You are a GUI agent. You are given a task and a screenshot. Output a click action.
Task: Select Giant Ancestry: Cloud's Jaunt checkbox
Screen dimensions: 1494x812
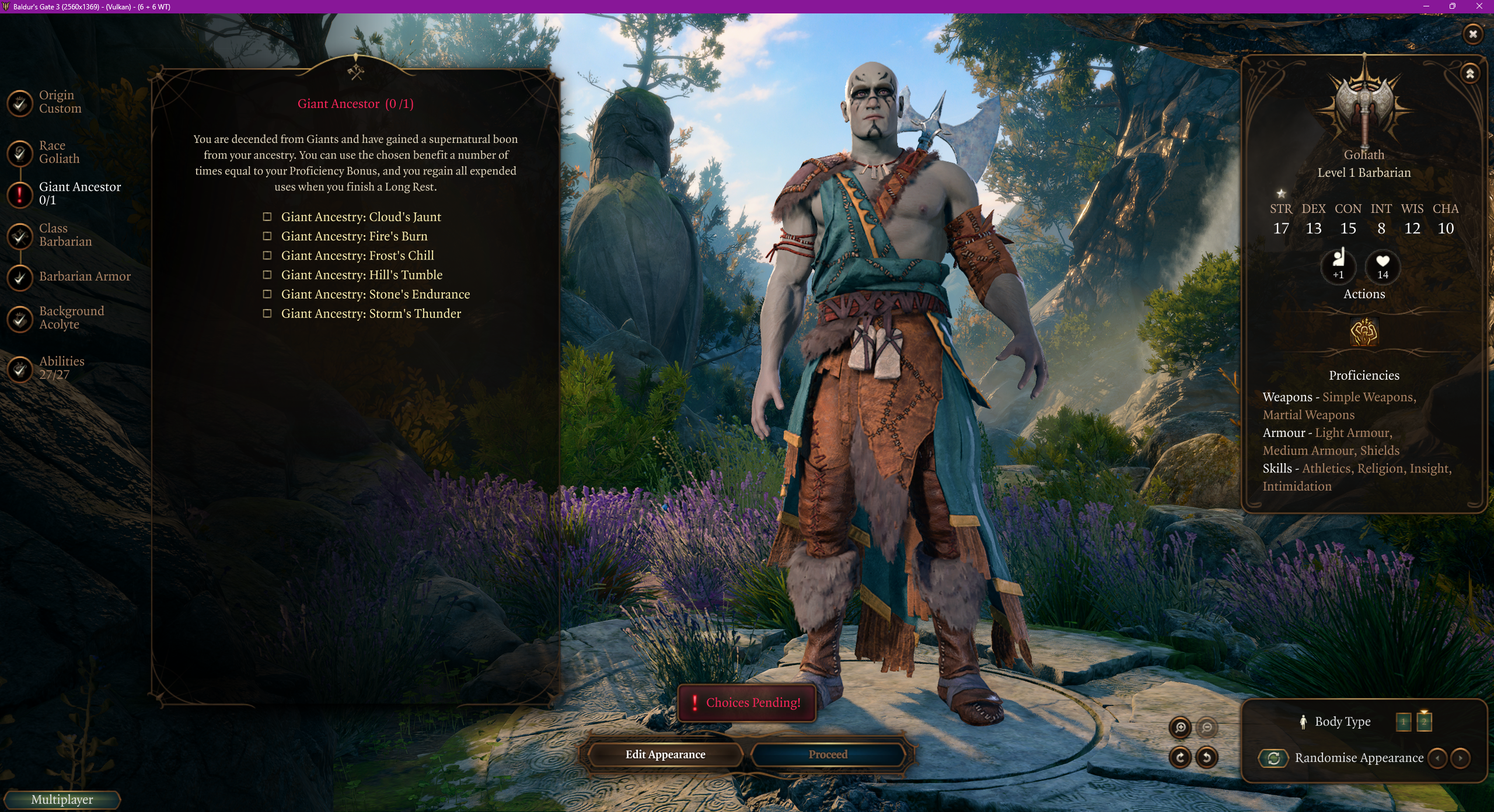point(267,217)
